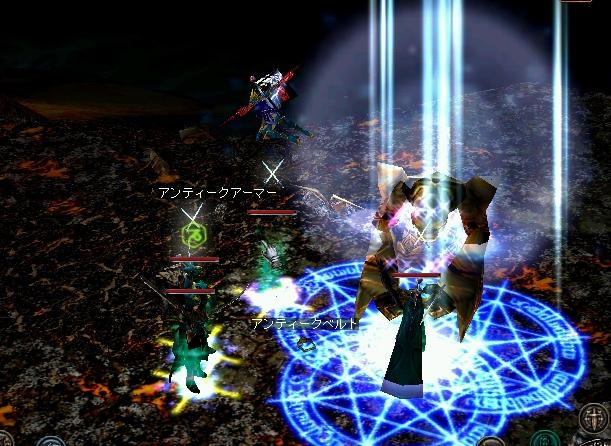Pick up the アンティークベルト loot label

305,324
